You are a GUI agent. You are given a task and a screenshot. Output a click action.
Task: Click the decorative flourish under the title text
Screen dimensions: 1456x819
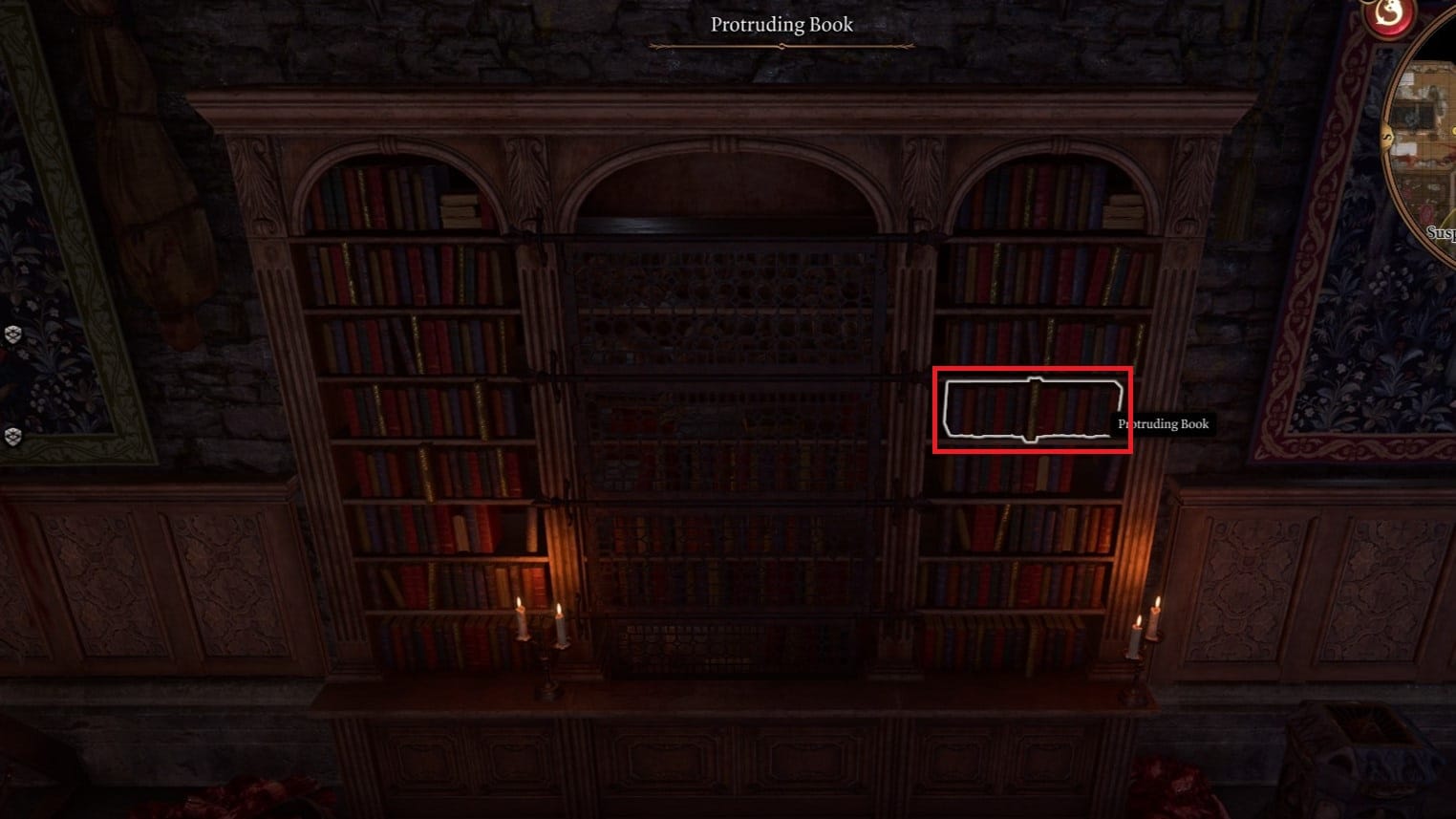pyautogui.click(x=781, y=44)
